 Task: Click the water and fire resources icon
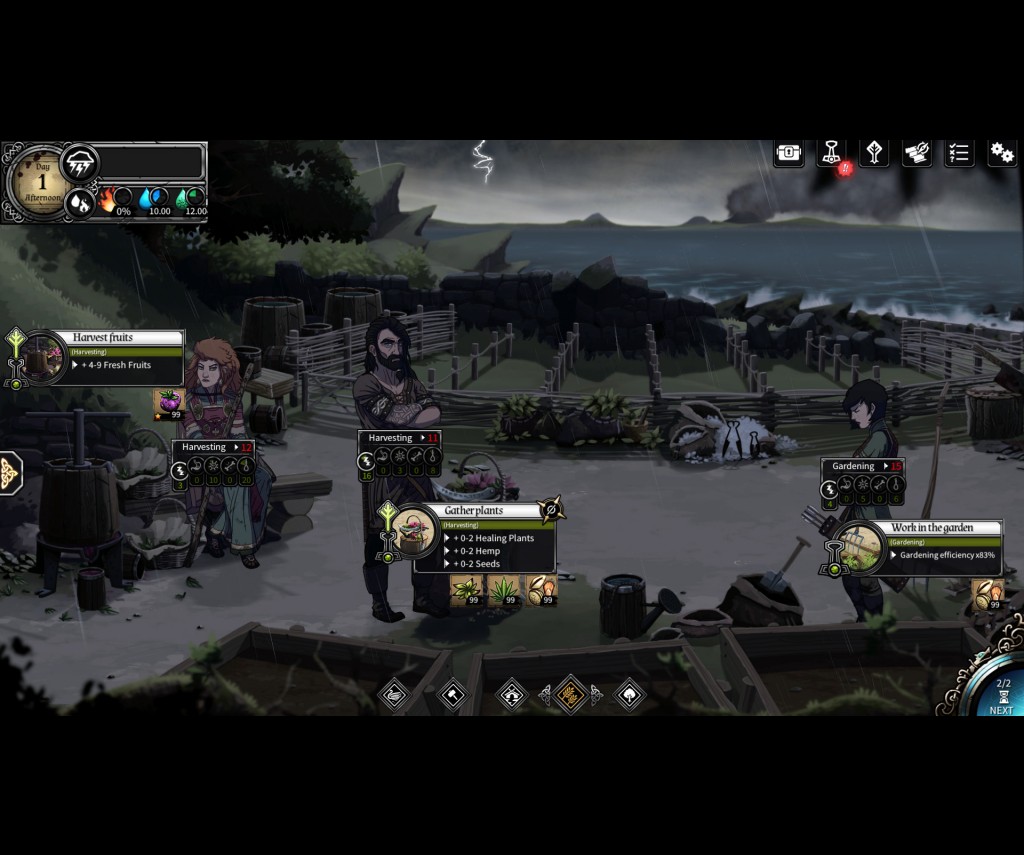point(80,201)
